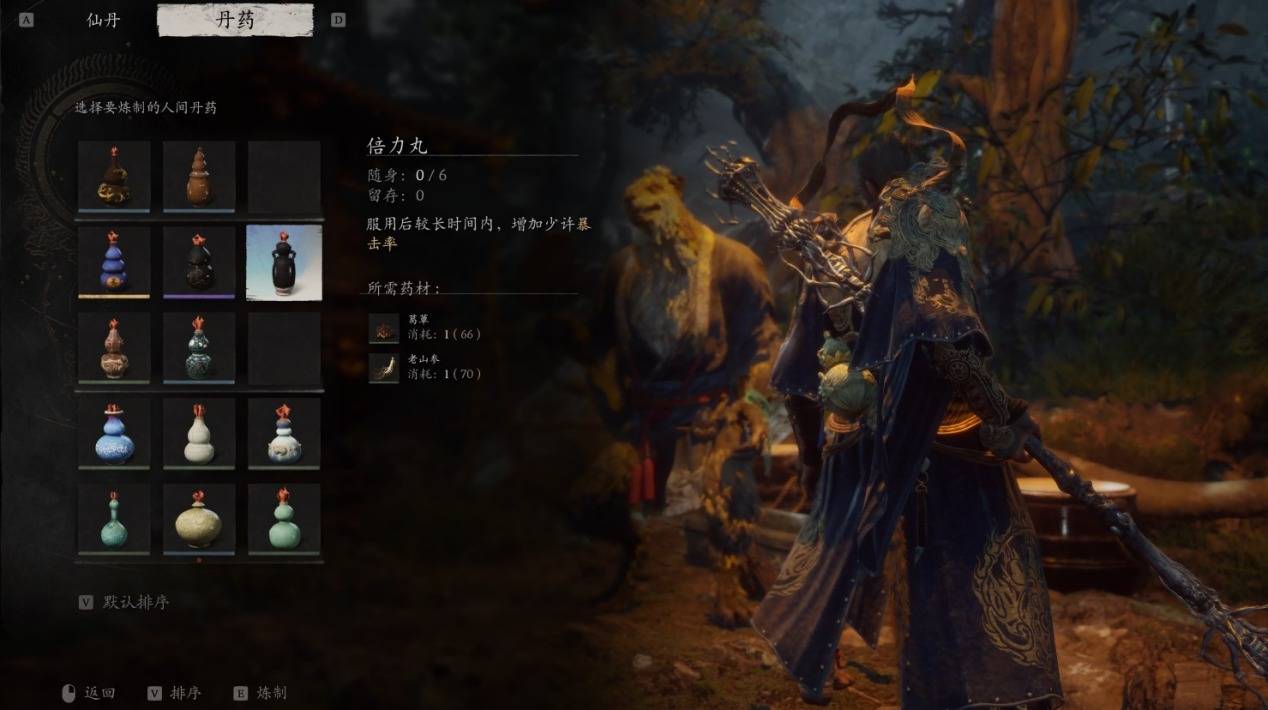1268x710 pixels.
Task: Select the dark teal patterned gourd
Action: [x=199, y=346]
